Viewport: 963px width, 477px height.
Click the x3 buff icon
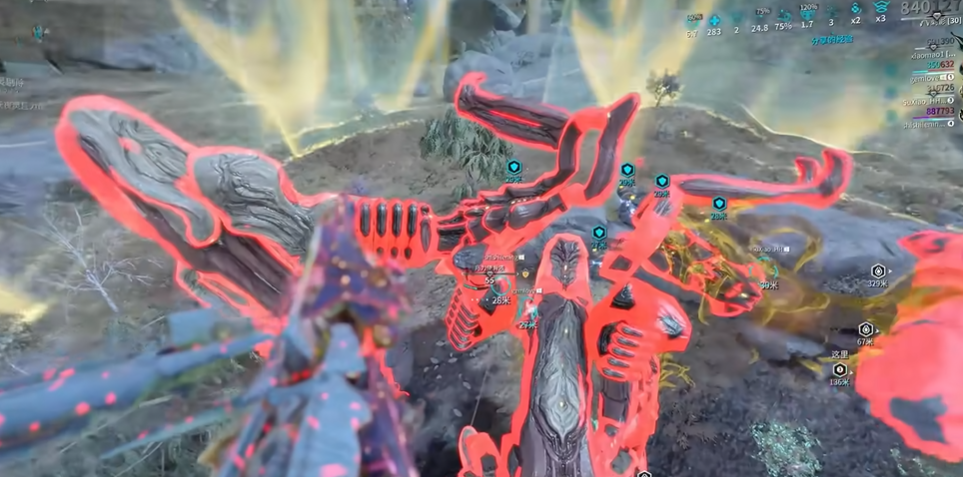coord(880,9)
